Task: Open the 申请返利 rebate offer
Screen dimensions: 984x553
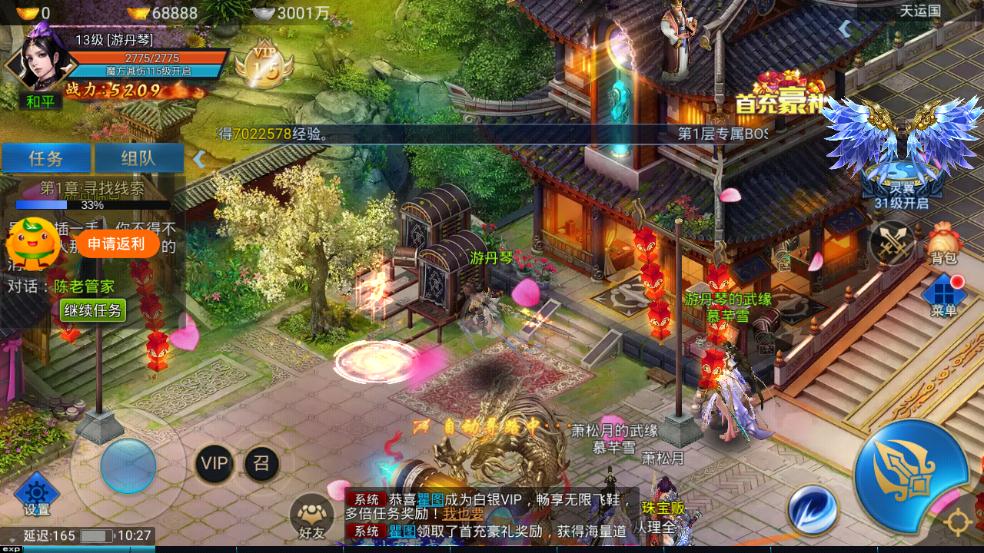Action: (116, 243)
